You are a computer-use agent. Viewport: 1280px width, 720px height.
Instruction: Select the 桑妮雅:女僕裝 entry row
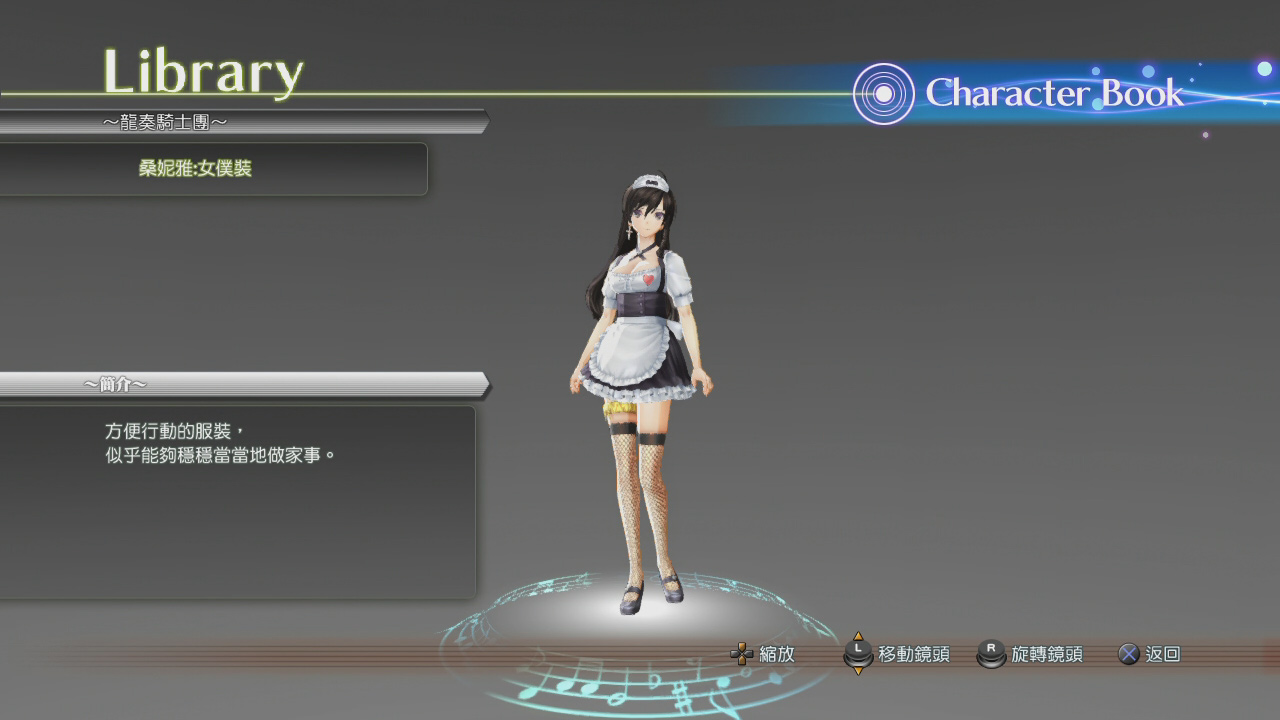coord(195,169)
